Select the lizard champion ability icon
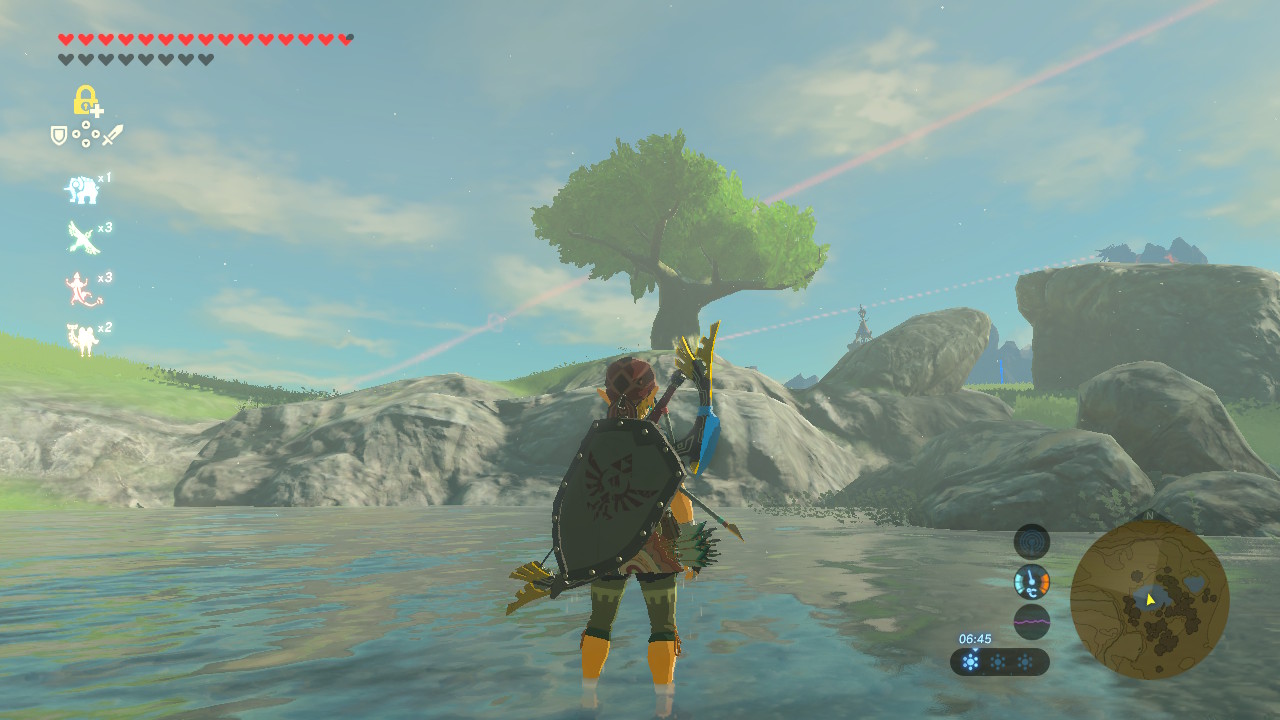Viewport: 1280px width, 720px height. click(81, 289)
